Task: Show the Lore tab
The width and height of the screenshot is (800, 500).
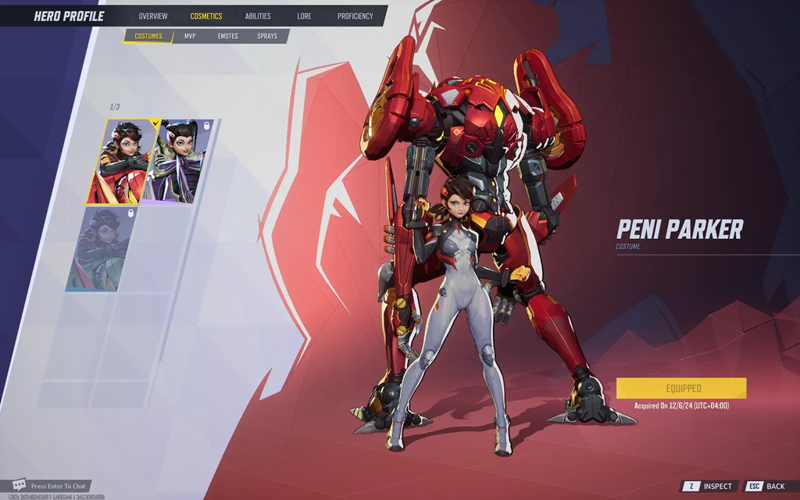Action: [x=304, y=16]
